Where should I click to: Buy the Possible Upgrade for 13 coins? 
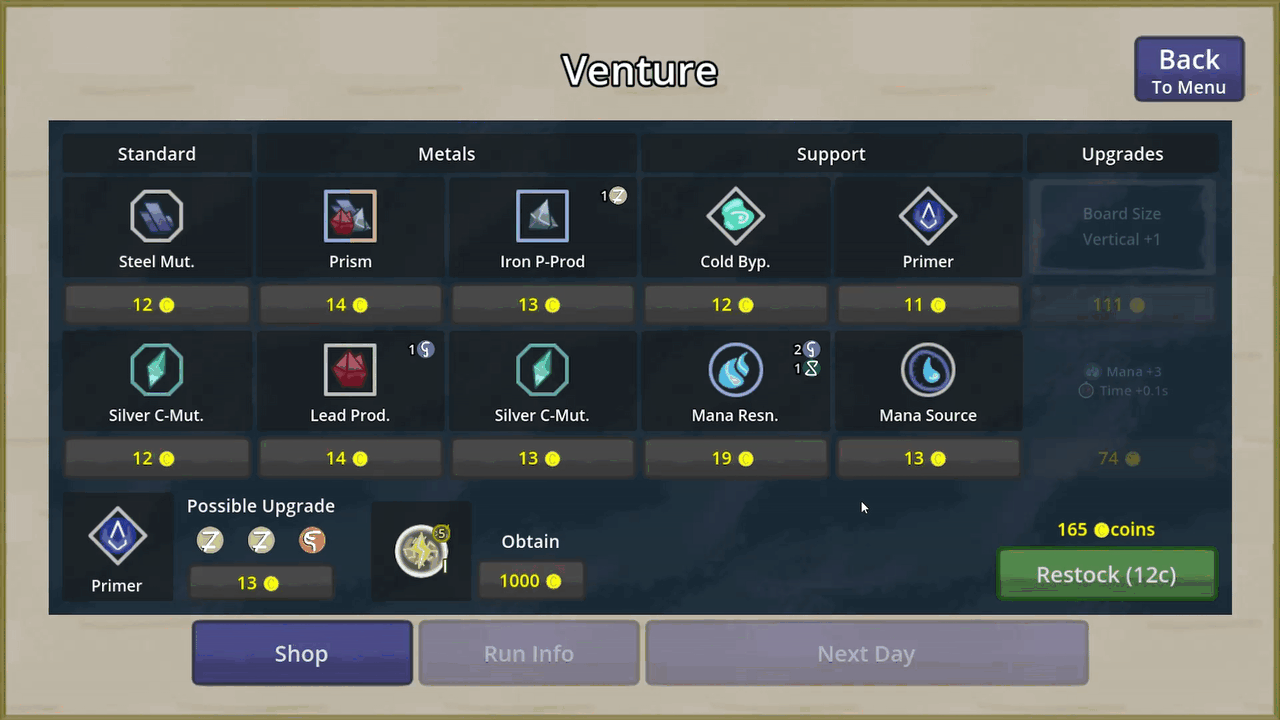click(261, 583)
